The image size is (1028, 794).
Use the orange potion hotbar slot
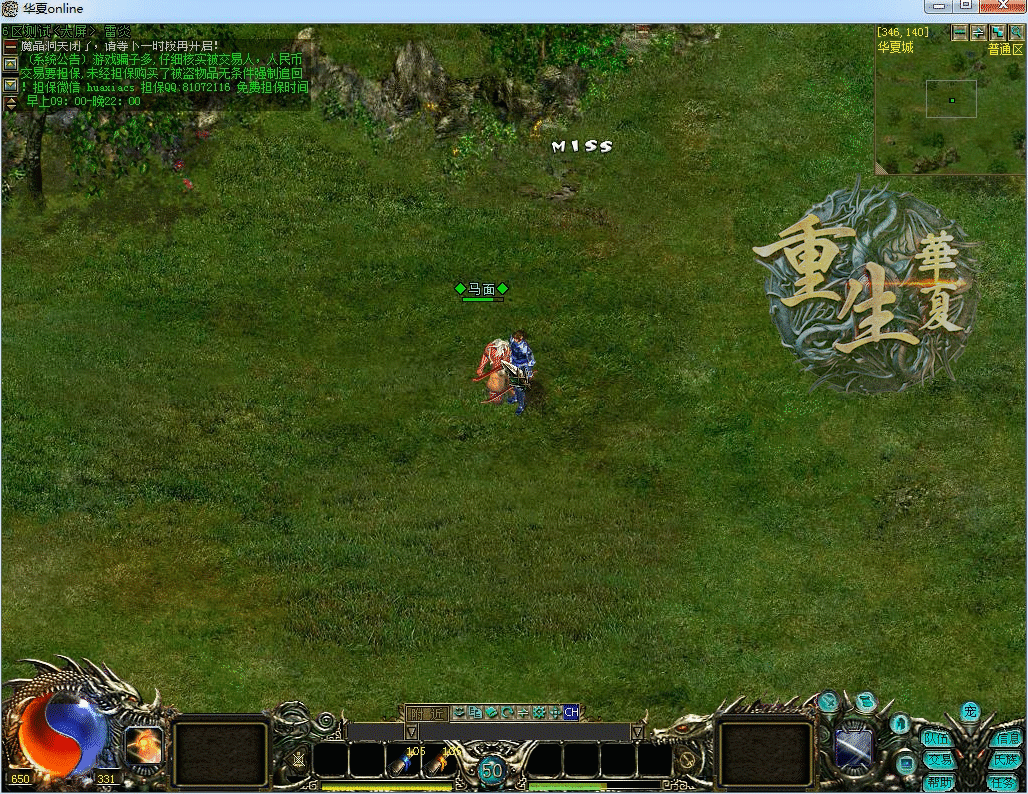click(438, 763)
